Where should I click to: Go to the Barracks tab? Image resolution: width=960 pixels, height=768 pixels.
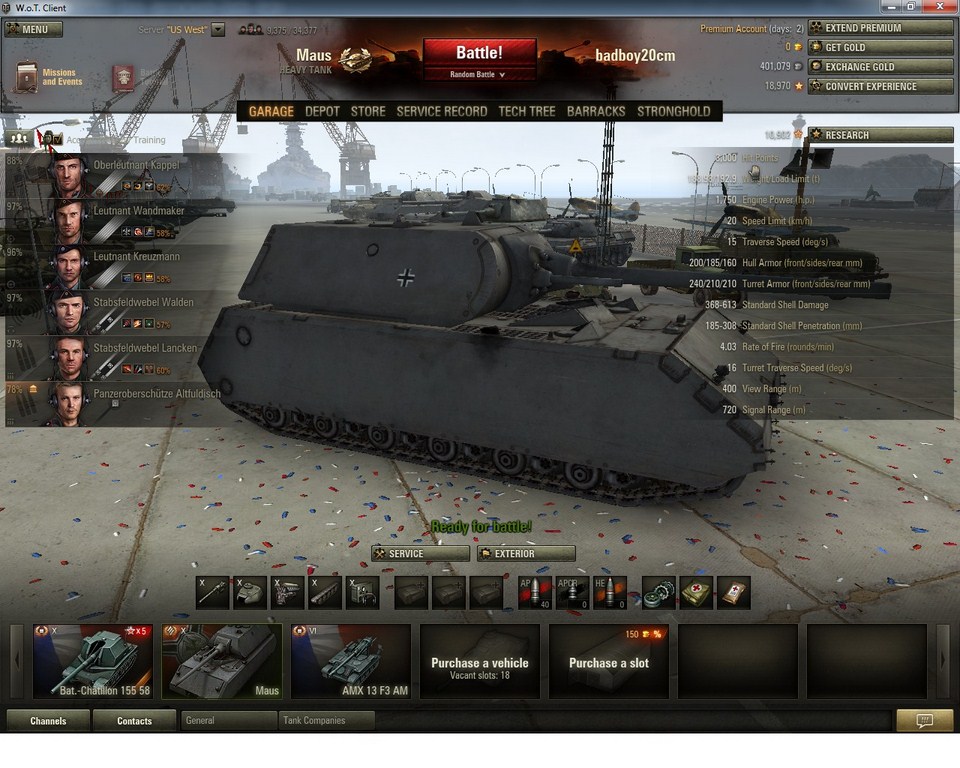(x=596, y=111)
